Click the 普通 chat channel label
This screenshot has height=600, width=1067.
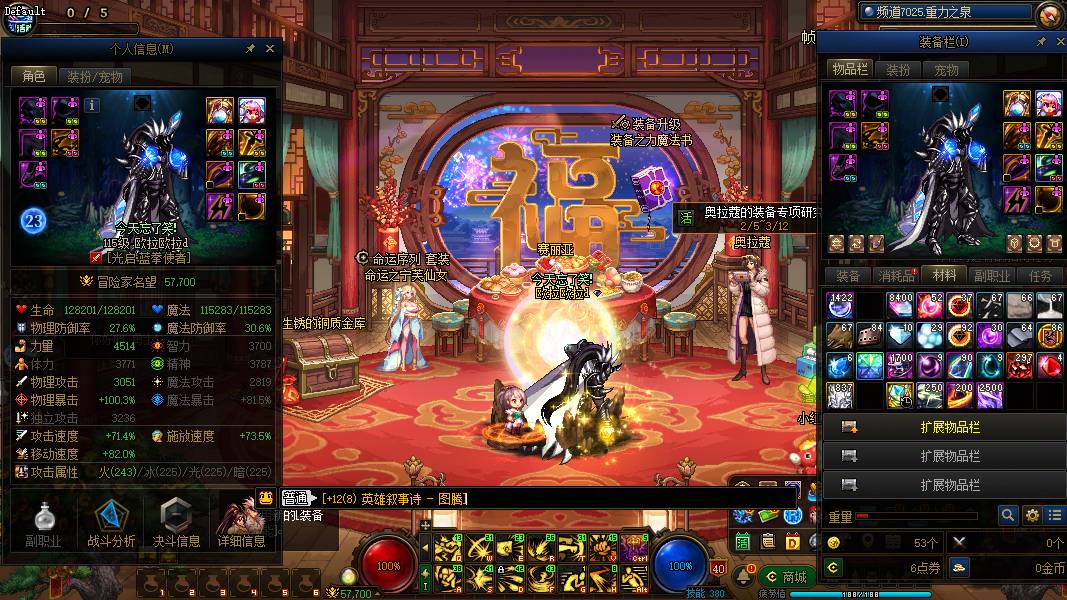tap(296, 498)
